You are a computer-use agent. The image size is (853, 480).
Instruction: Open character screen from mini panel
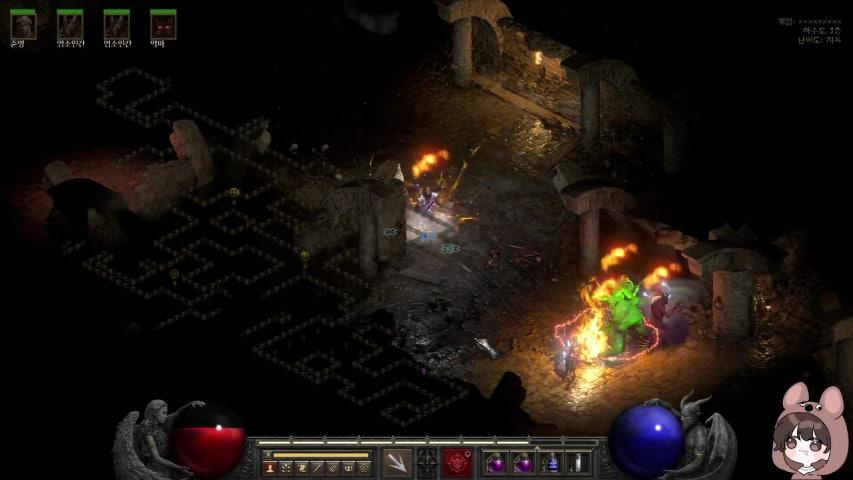click(270, 467)
